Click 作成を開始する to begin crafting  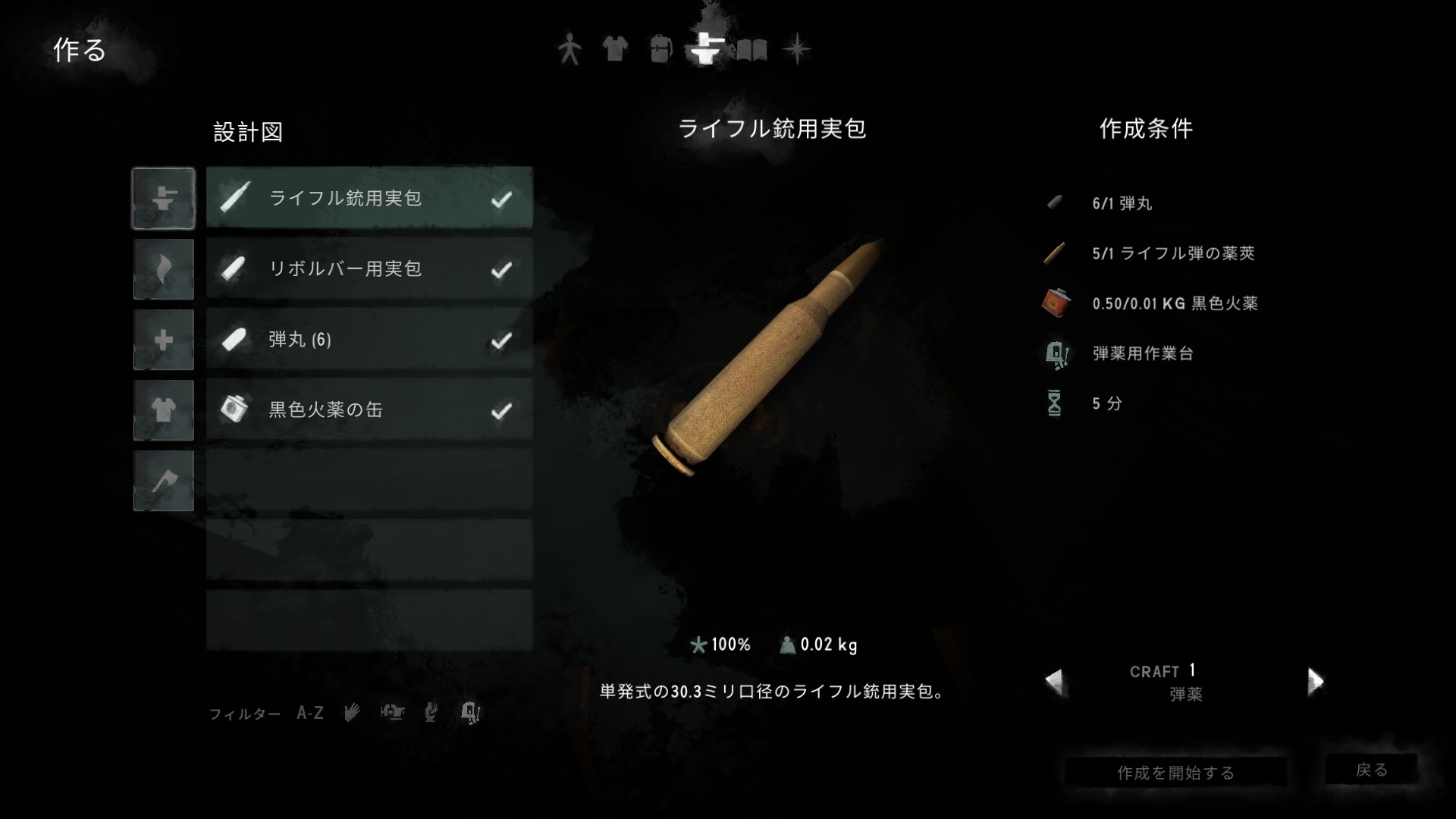click(1175, 772)
